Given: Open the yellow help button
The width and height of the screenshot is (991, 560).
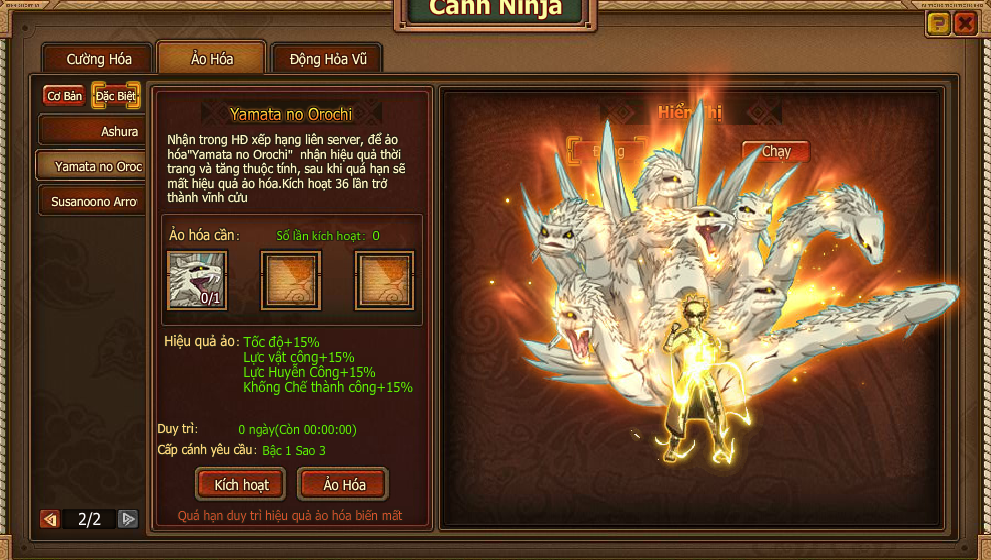Looking at the screenshot, I should pyautogui.click(x=938, y=24).
